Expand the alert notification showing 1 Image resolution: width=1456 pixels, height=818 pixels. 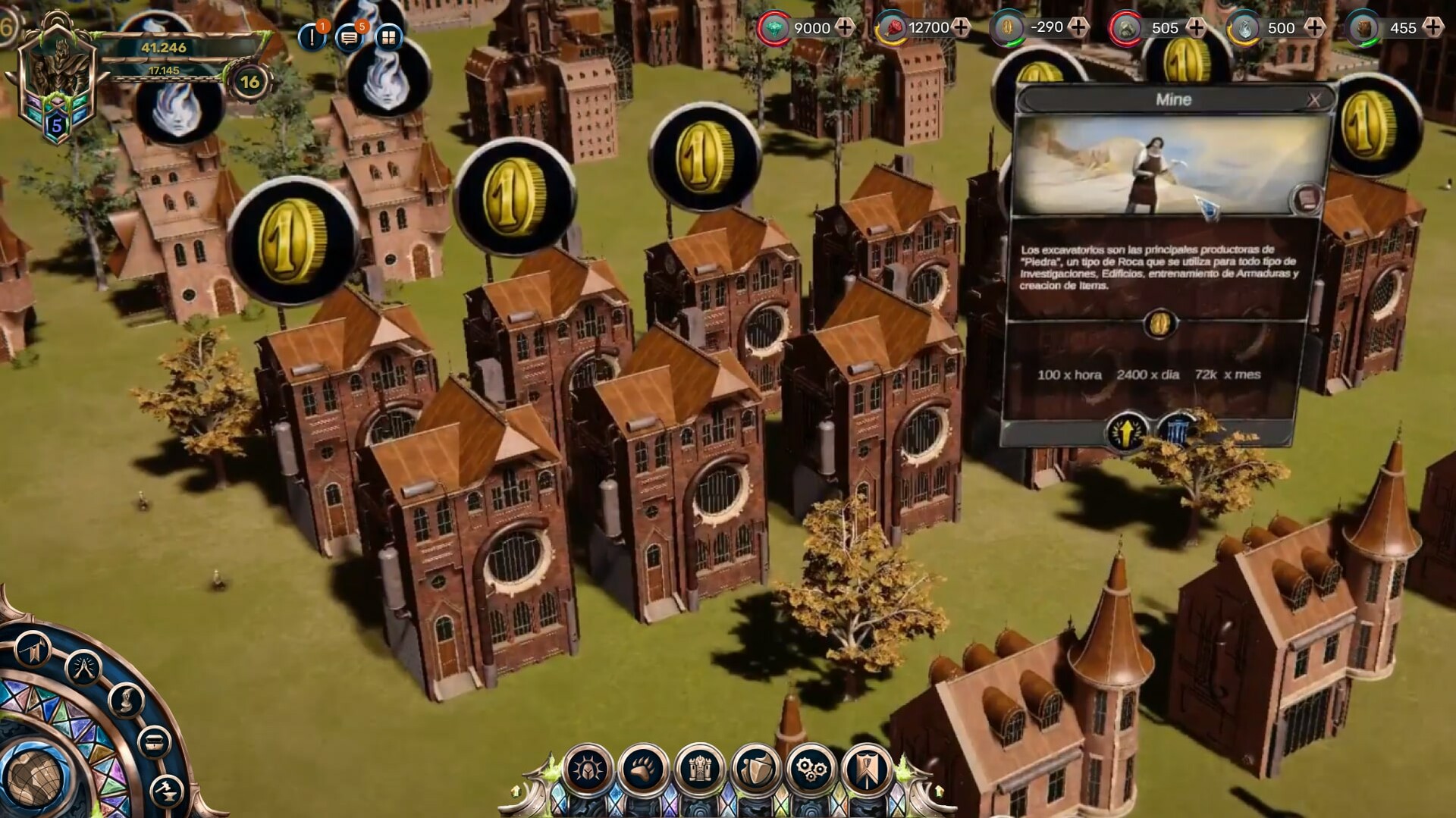pyautogui.click(x=312, y=36)
